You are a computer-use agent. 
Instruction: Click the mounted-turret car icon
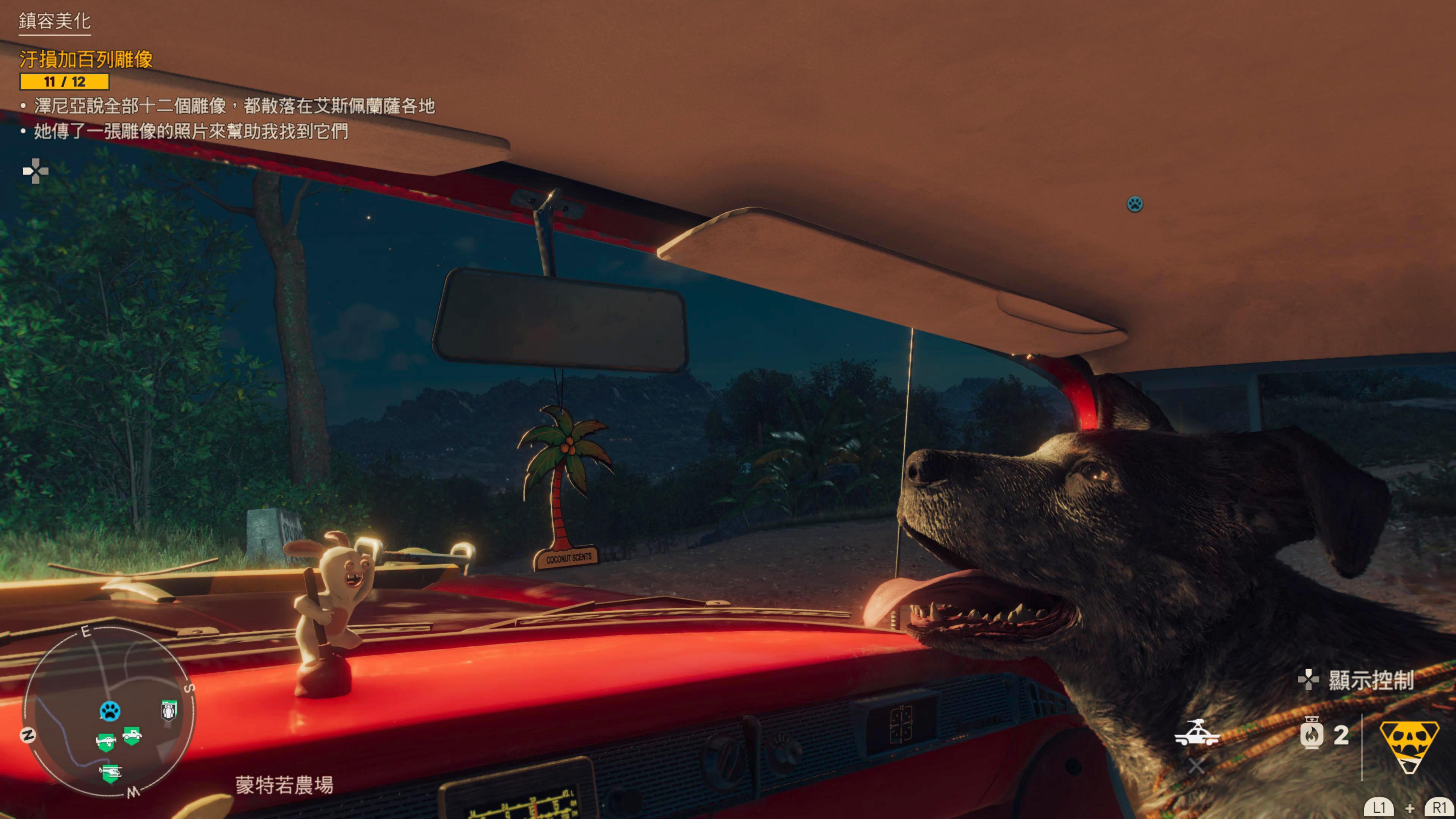click(1196, 734)
